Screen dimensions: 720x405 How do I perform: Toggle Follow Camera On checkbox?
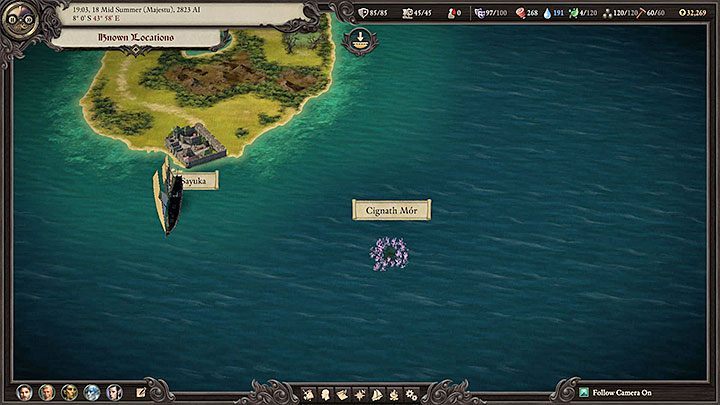tap(585, 393)
